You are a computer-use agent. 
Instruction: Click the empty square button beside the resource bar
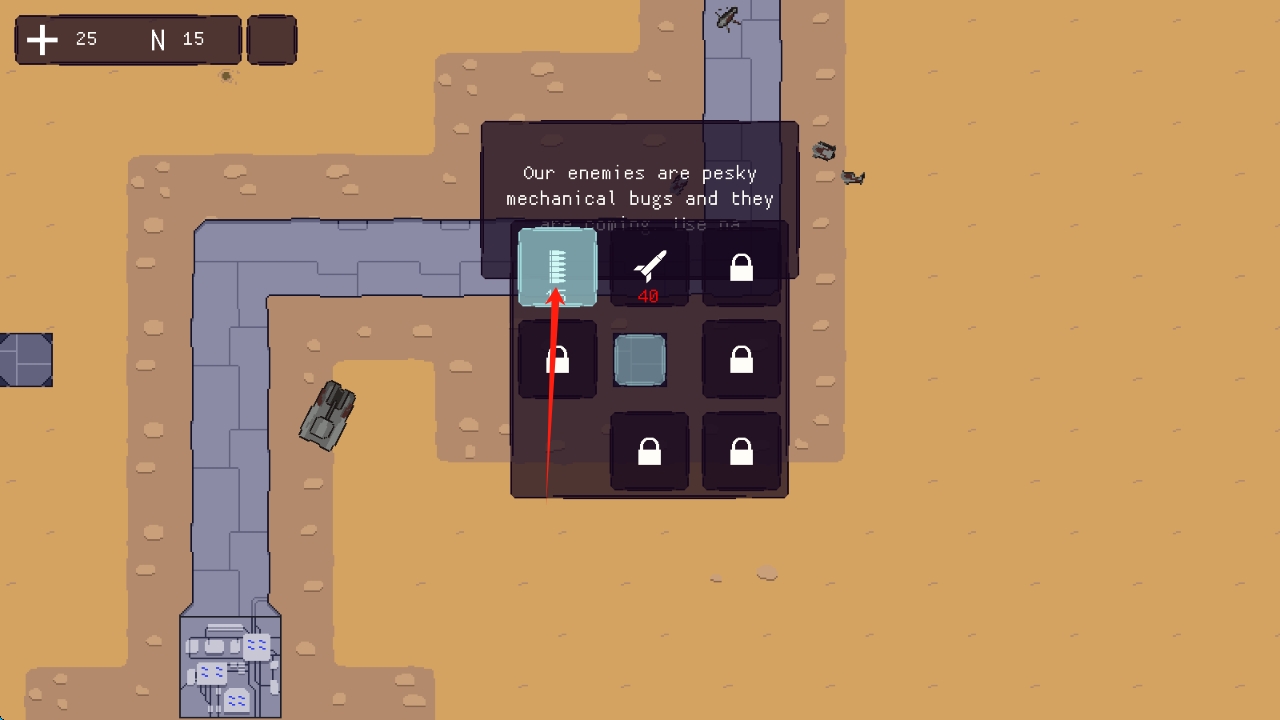coord(272,40)
